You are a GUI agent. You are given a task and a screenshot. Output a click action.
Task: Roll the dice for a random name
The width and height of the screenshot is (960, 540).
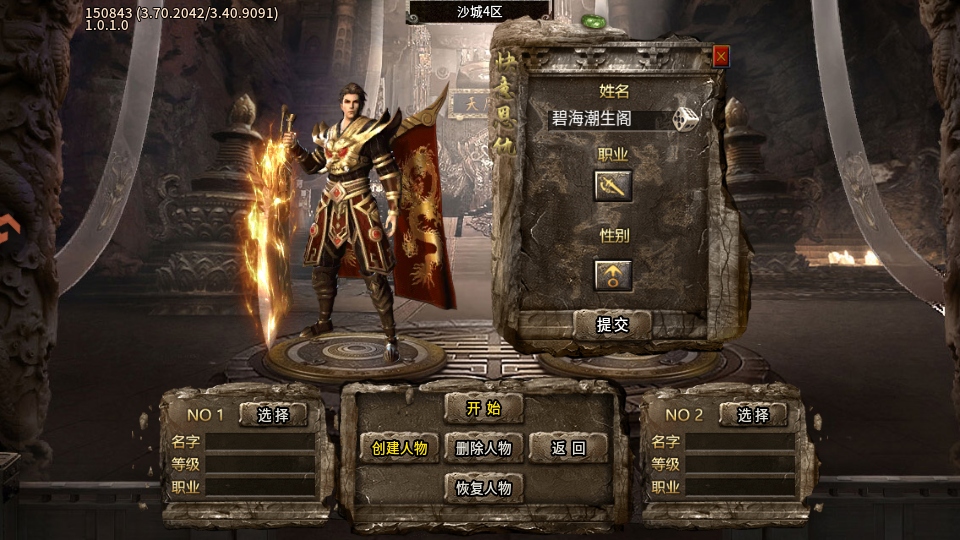(x=685, y=120)
